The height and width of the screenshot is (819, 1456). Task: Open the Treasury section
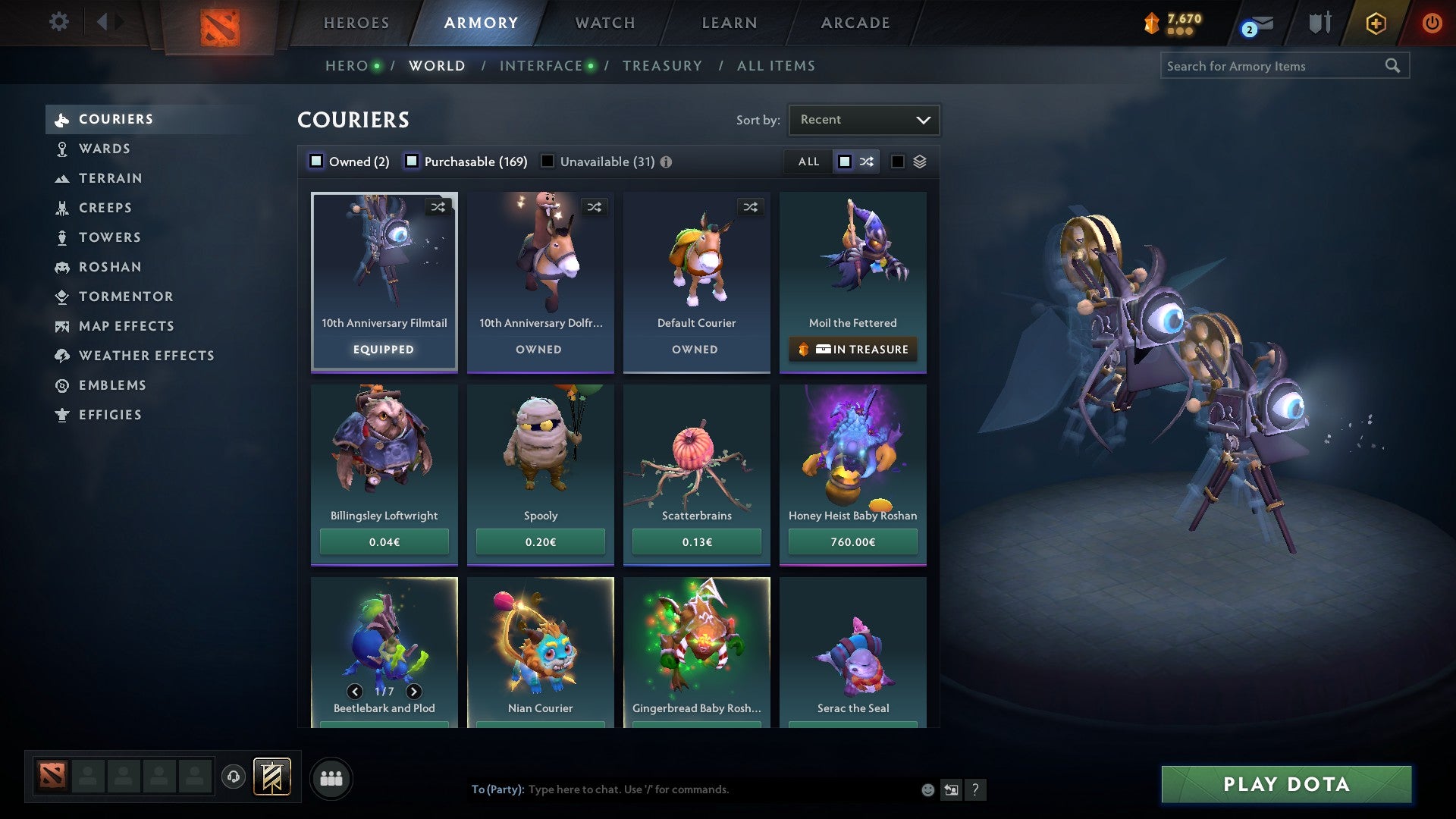click(662, 65)
